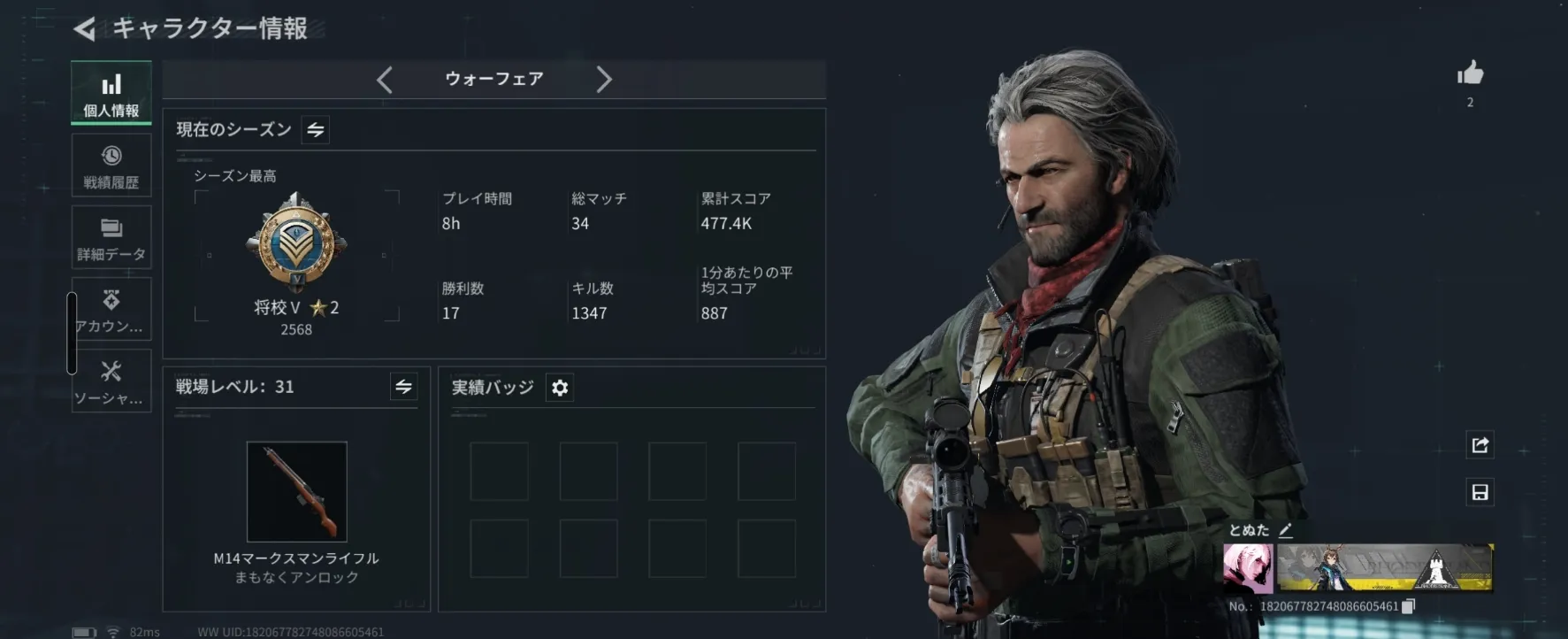The width and height of the screenshot is (1568, 639).
Task: Open 実績バッジ gear settings
Action: 560,388
